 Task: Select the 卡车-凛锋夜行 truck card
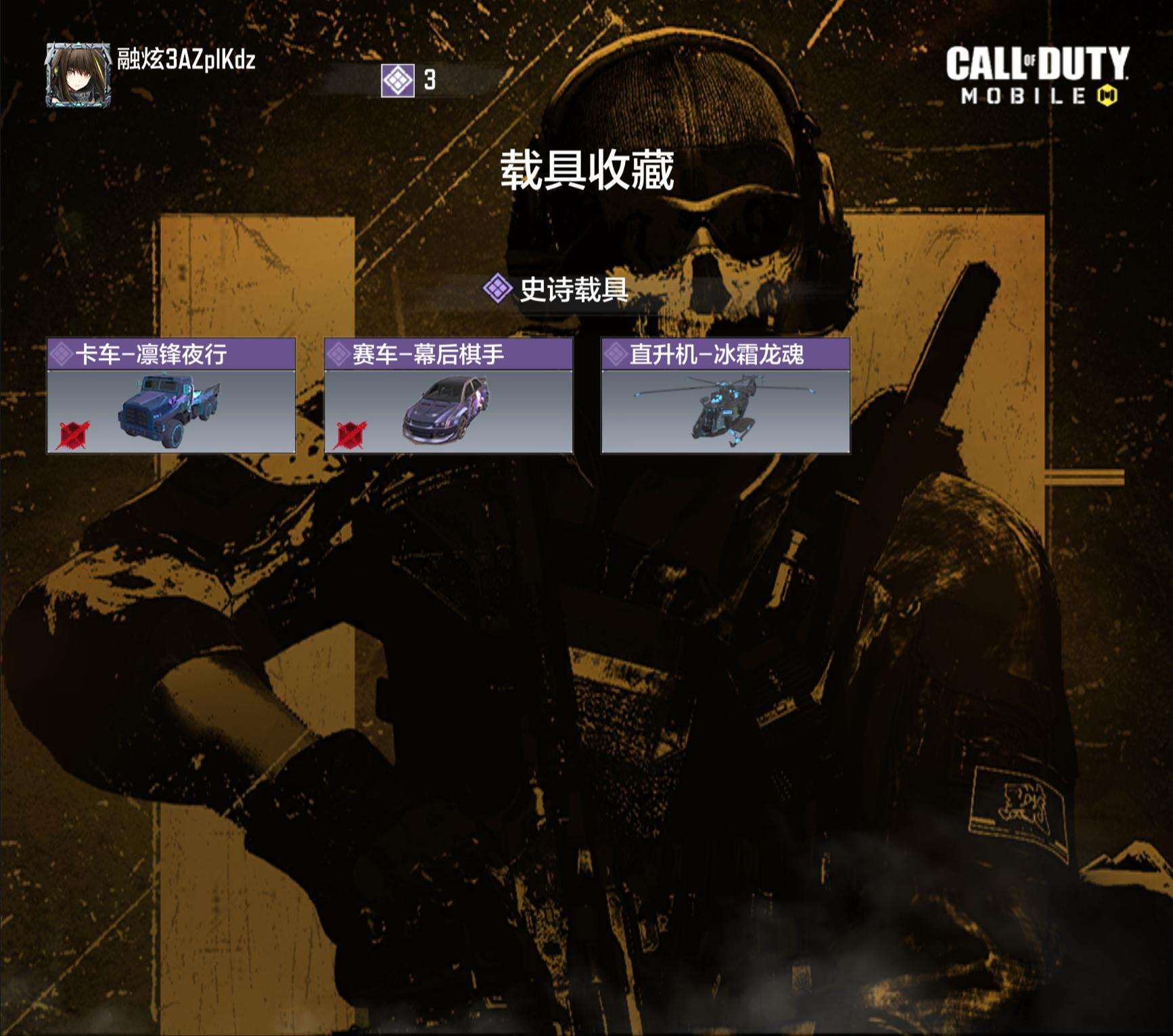click(x=171, y=396)
